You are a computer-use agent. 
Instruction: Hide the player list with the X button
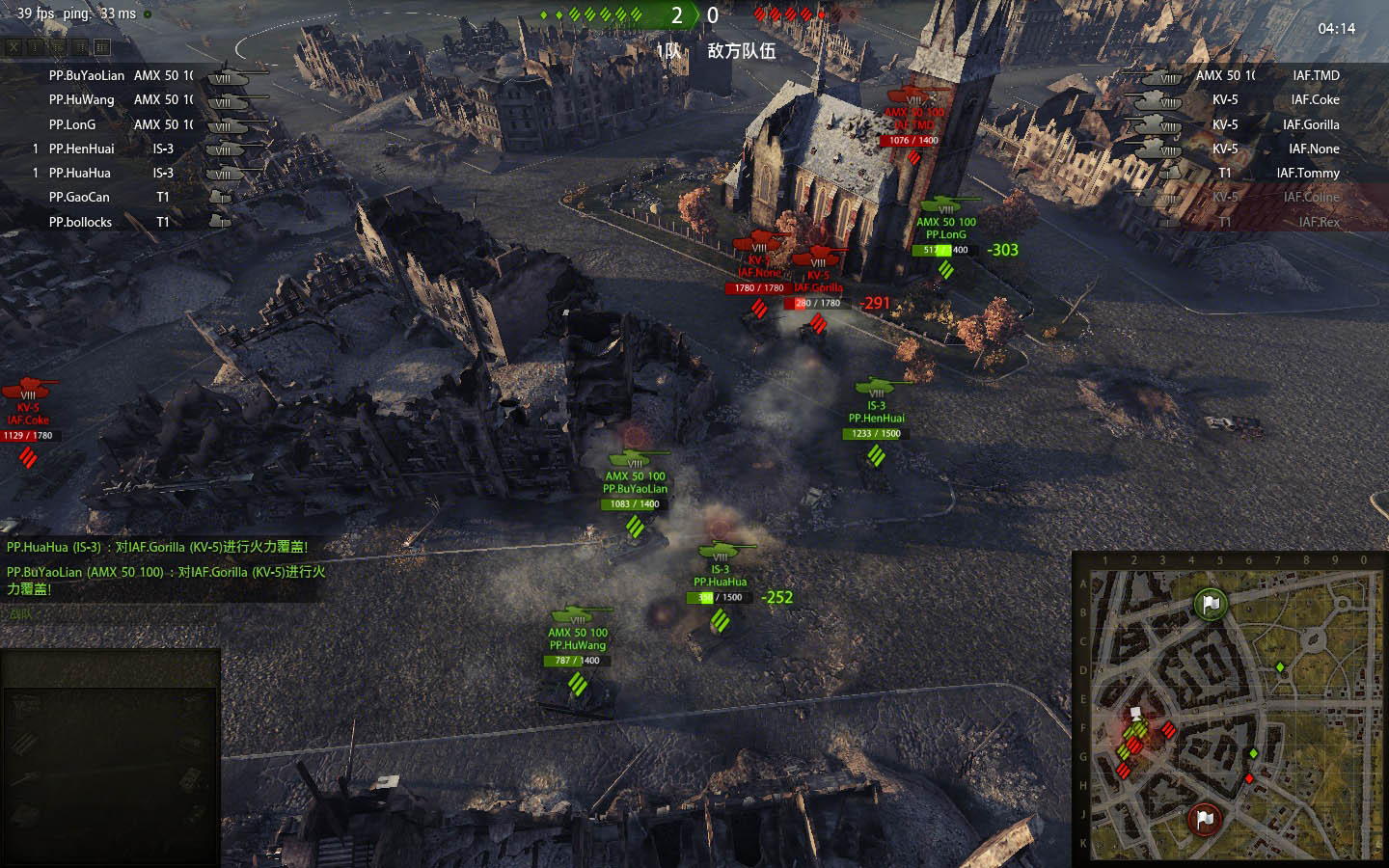click(x=14, y=46)
